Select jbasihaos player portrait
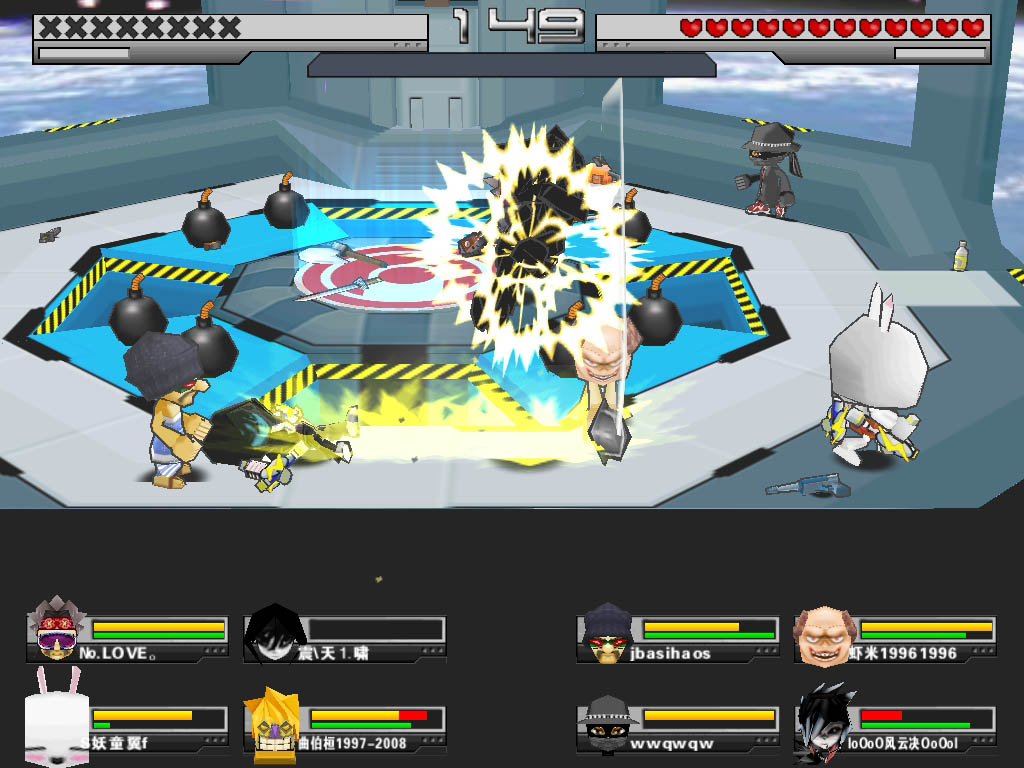Screen dimensions: 1024x768 click(606, 633)
